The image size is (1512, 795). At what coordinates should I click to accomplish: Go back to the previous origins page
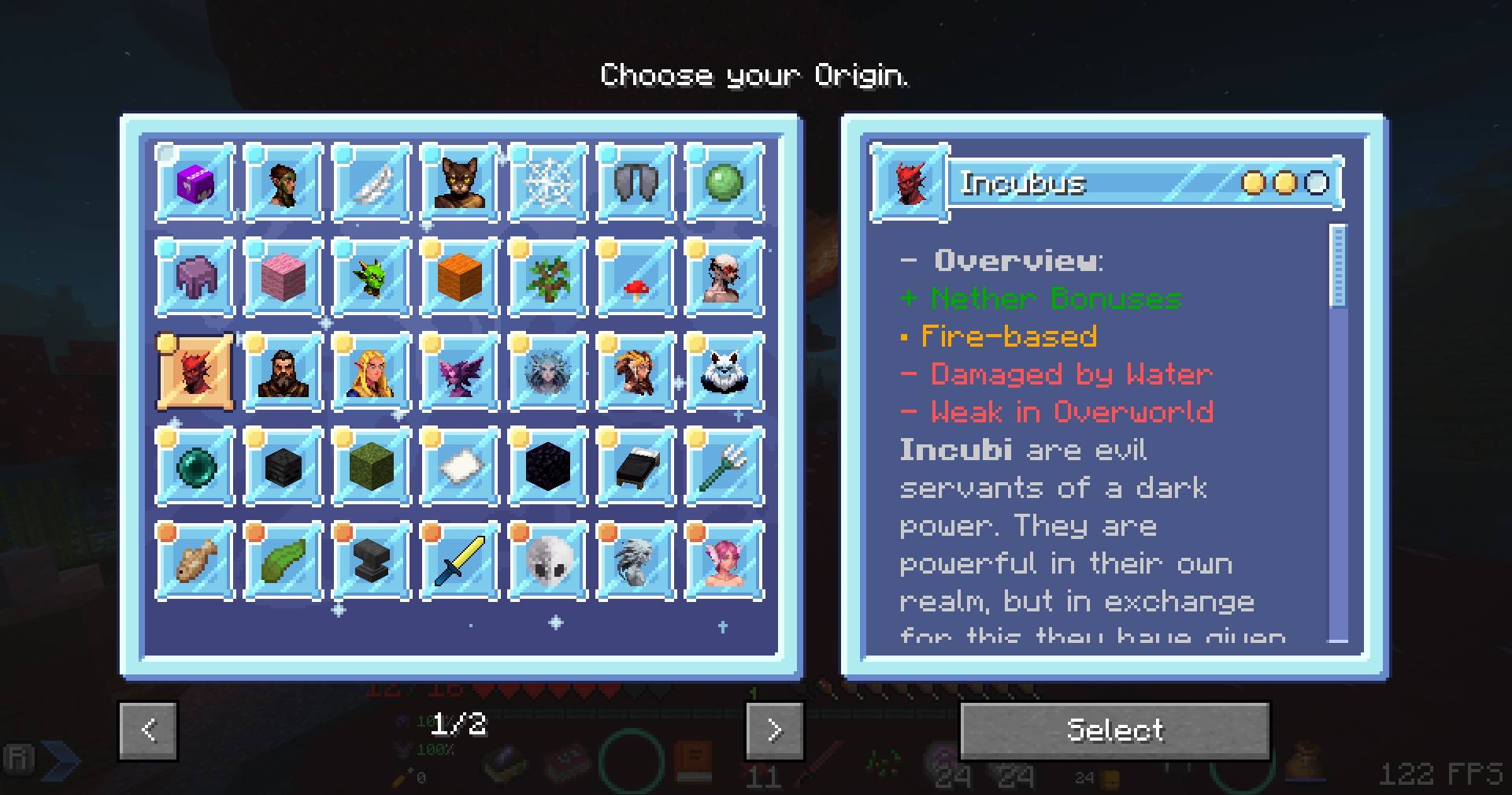(x=148, y=730)
